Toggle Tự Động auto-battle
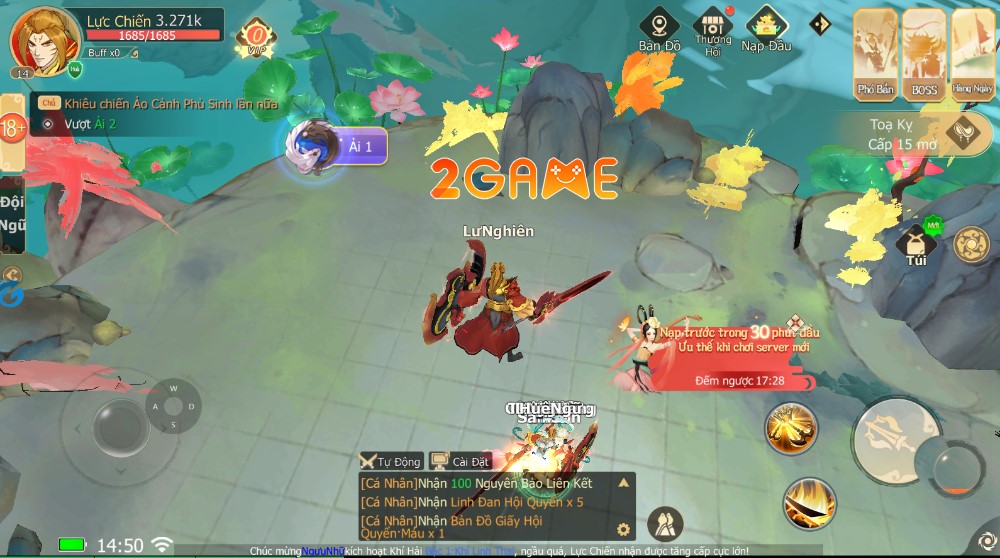Viewport: 1000px width, 558px height. point(390,461)
